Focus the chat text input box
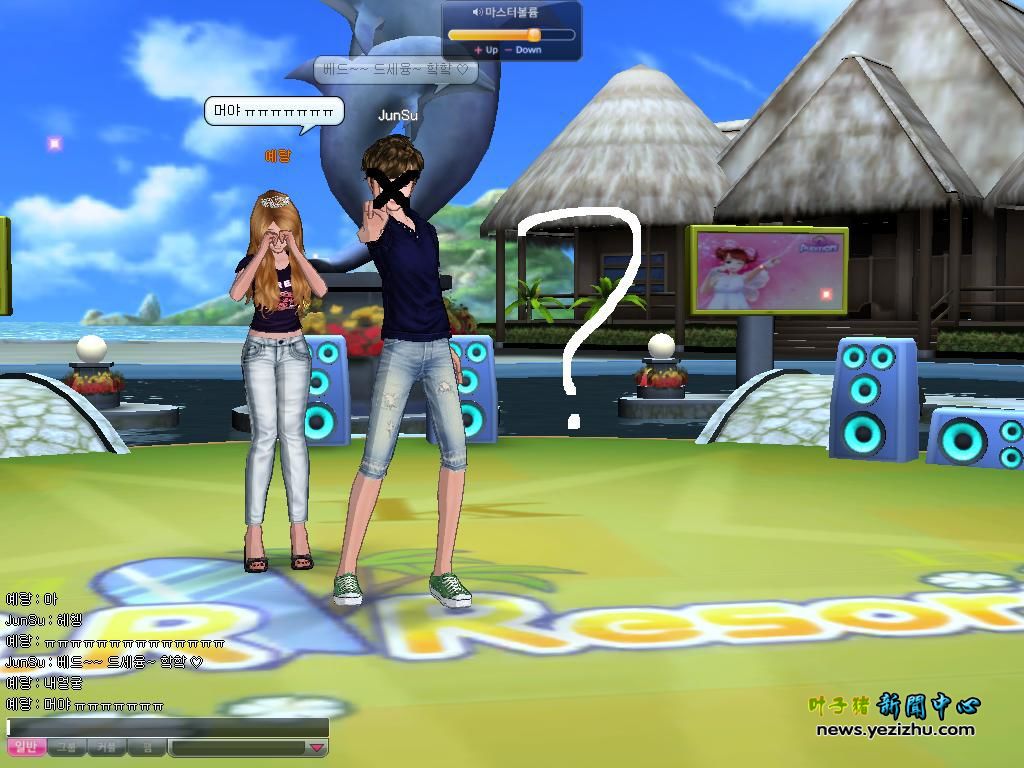The height and width of the screenshot is (768, 1024). [168, 728]
